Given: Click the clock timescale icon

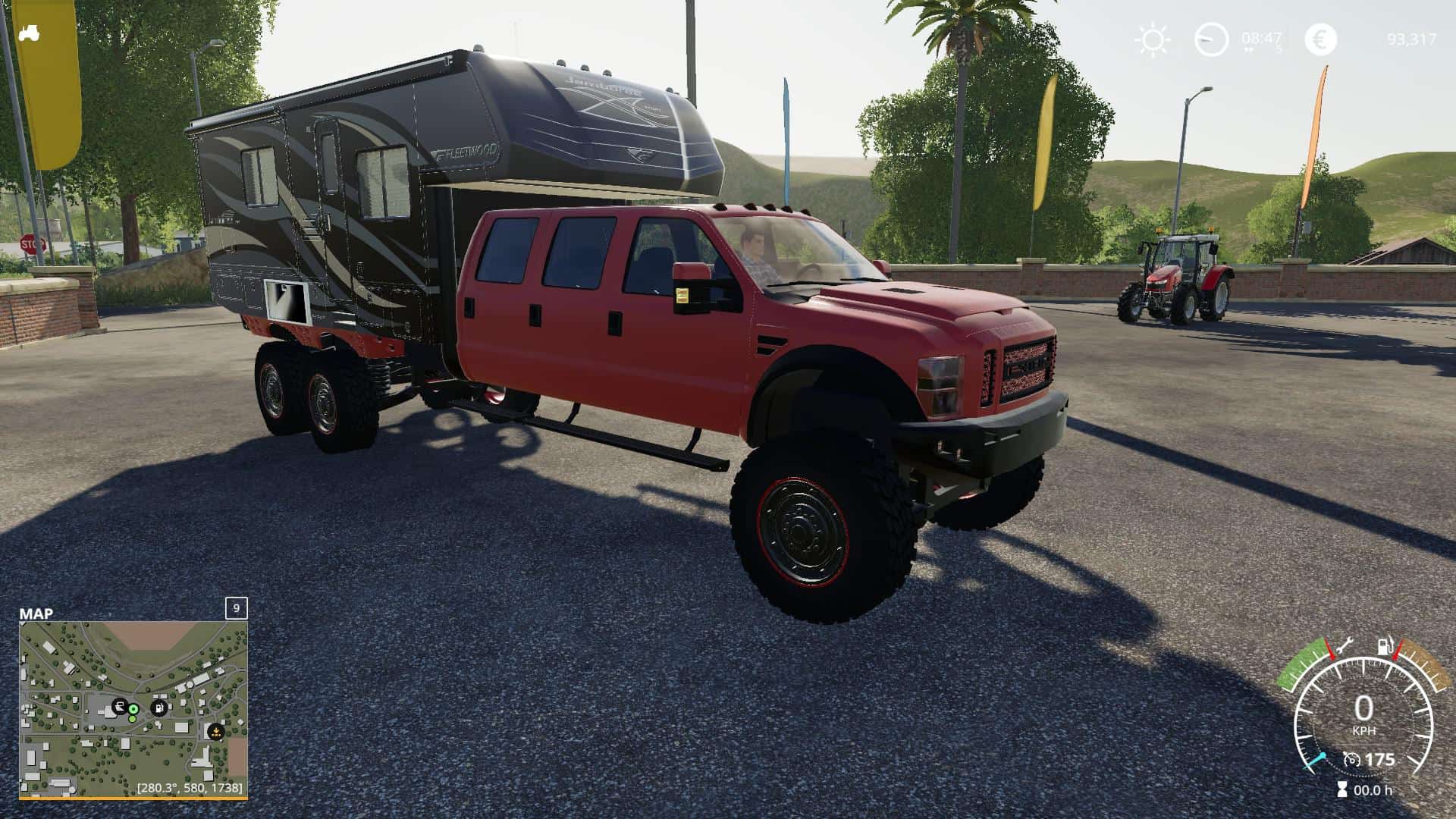Looking at the screenshot, I should [x=1212, y=38].
